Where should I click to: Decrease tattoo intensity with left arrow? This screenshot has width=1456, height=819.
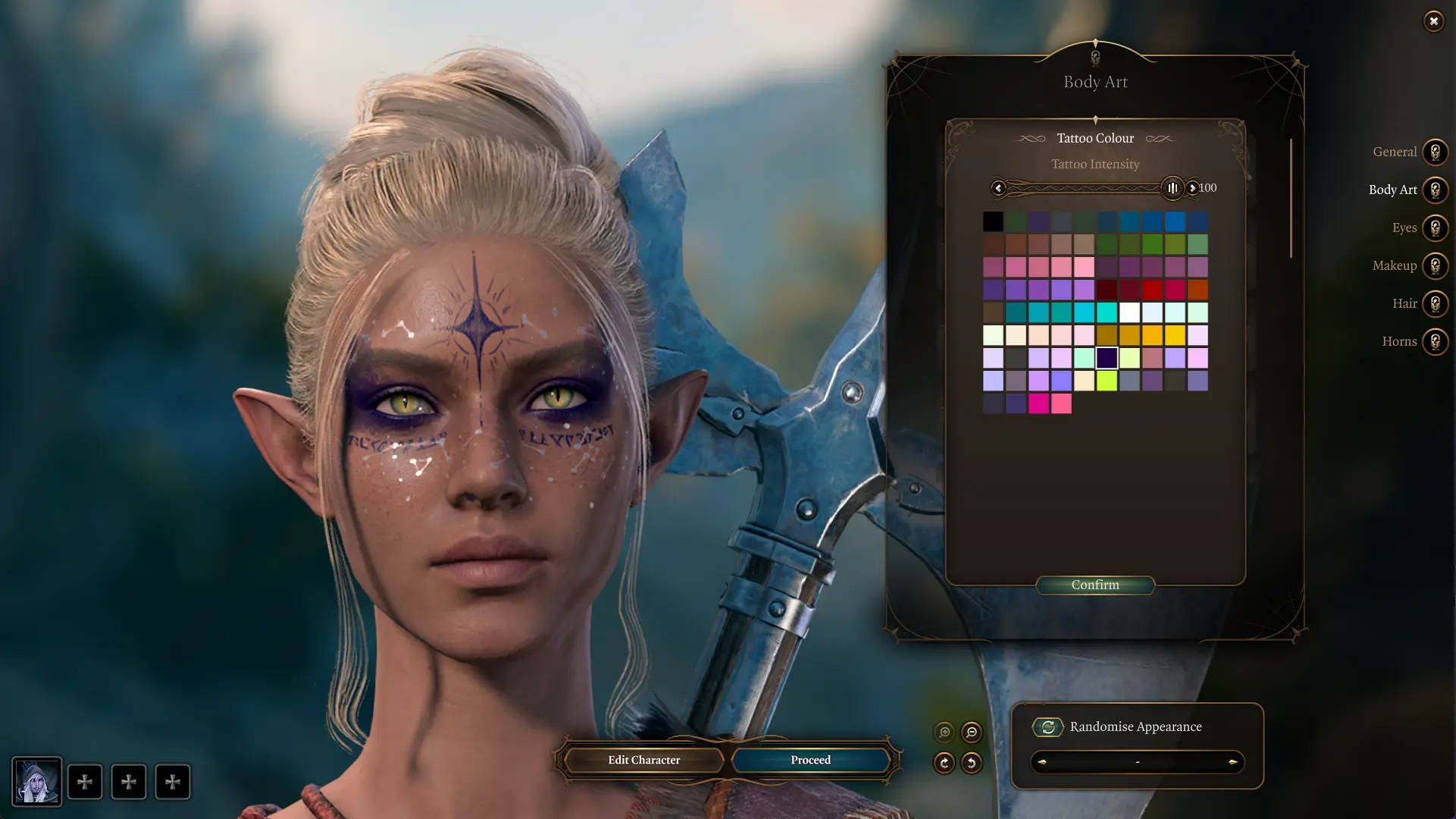point(998,188)
